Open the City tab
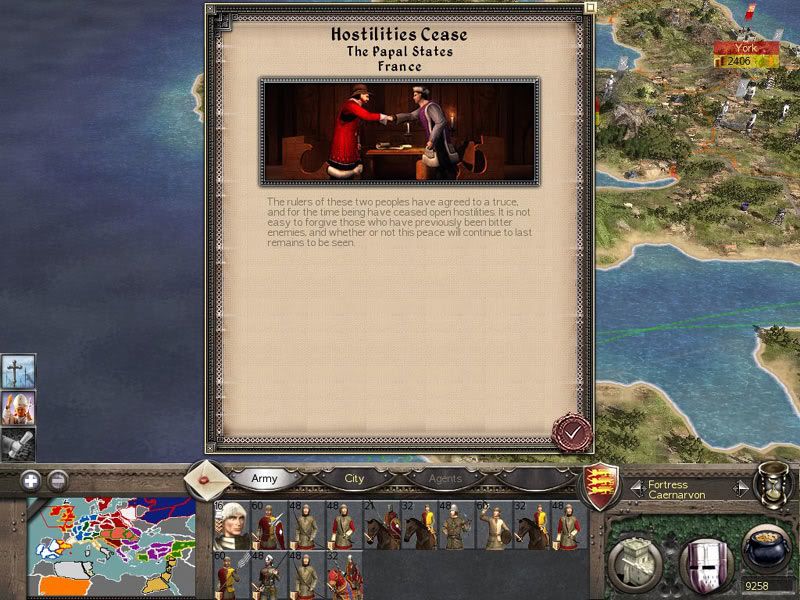Image resolution: width=800 pixels, height=600 pixels. 355,479
